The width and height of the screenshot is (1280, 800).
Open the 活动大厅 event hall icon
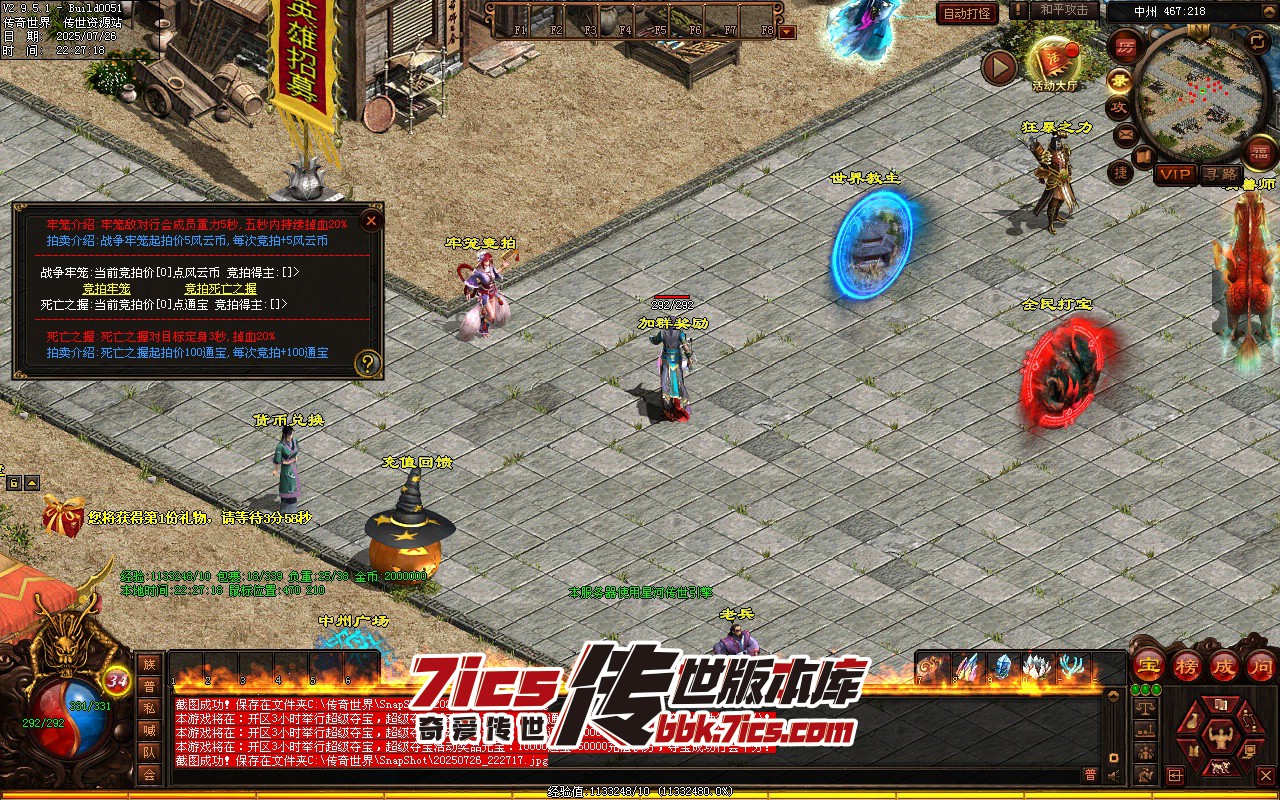click(1055, 62)
